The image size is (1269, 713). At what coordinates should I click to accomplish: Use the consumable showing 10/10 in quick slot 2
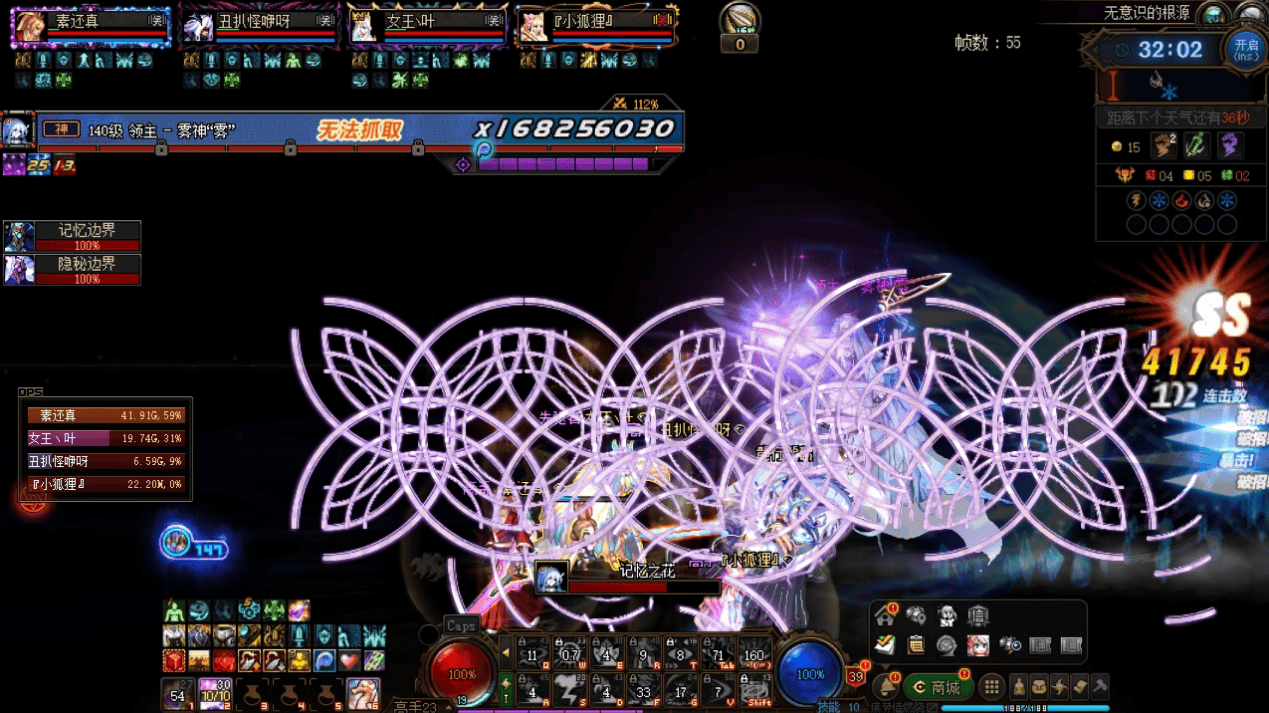215,693
